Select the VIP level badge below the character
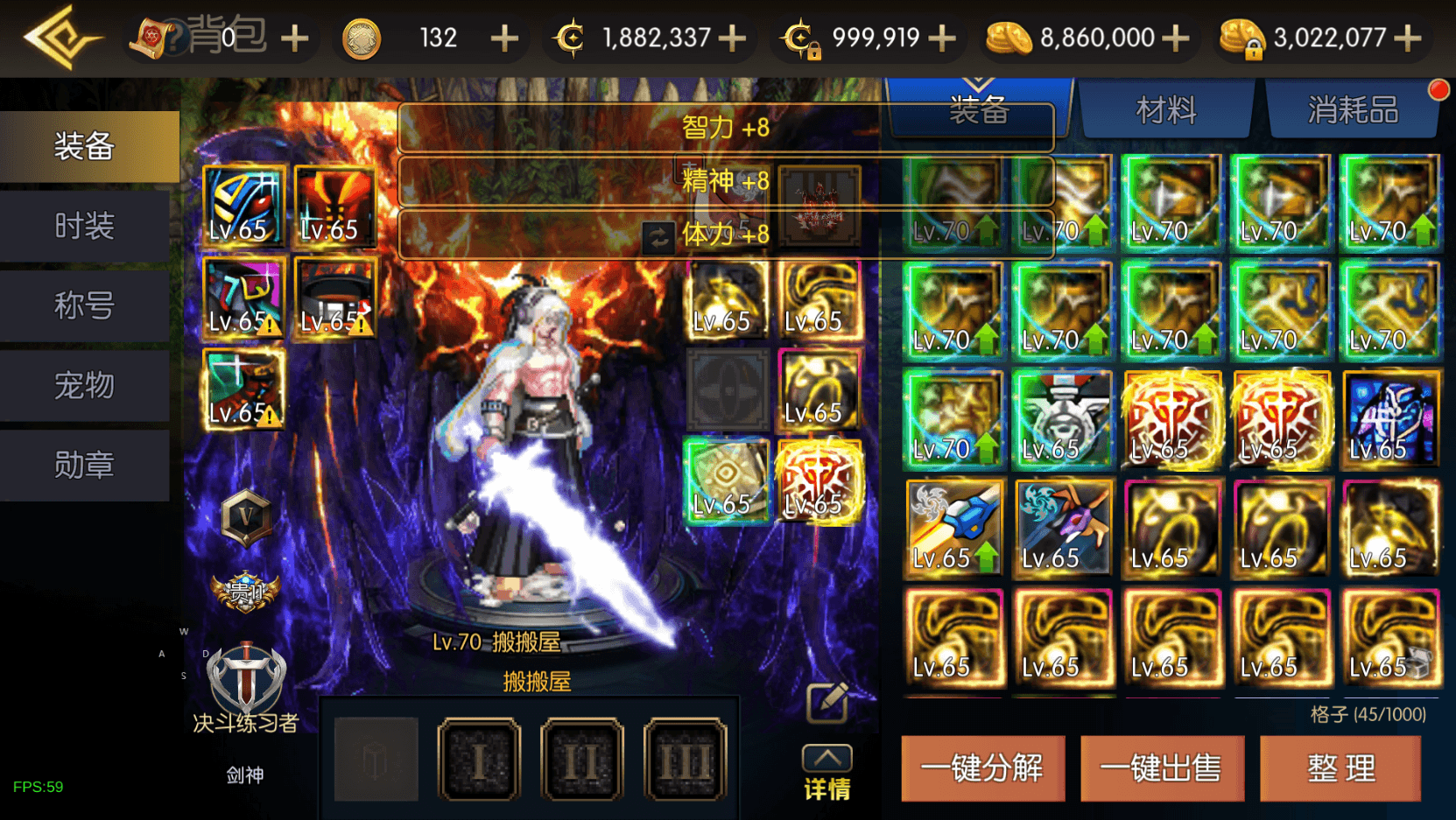The image size is (1456, 820). 247,517
